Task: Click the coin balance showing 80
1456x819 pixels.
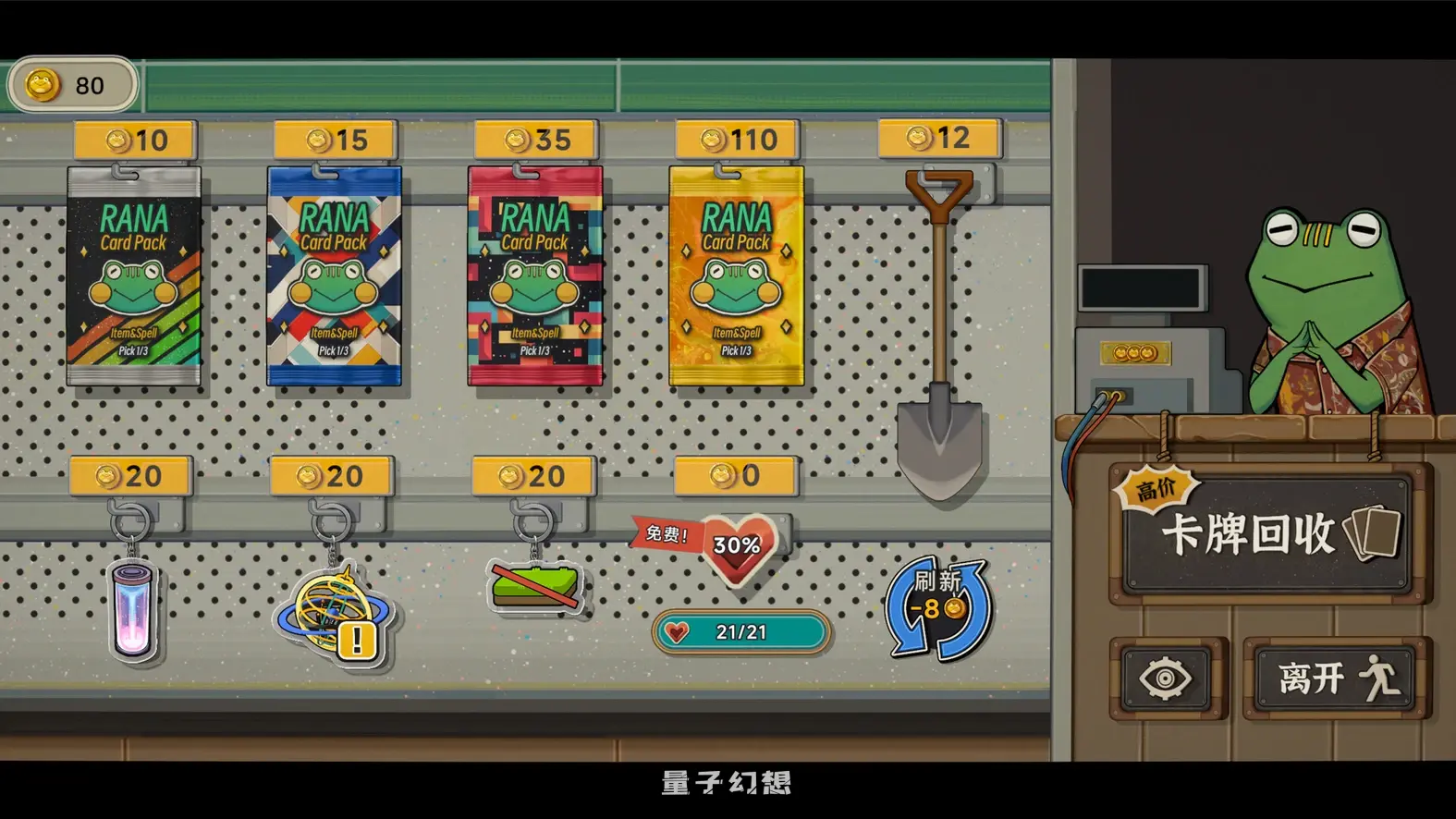Action: tap(72, 85)
